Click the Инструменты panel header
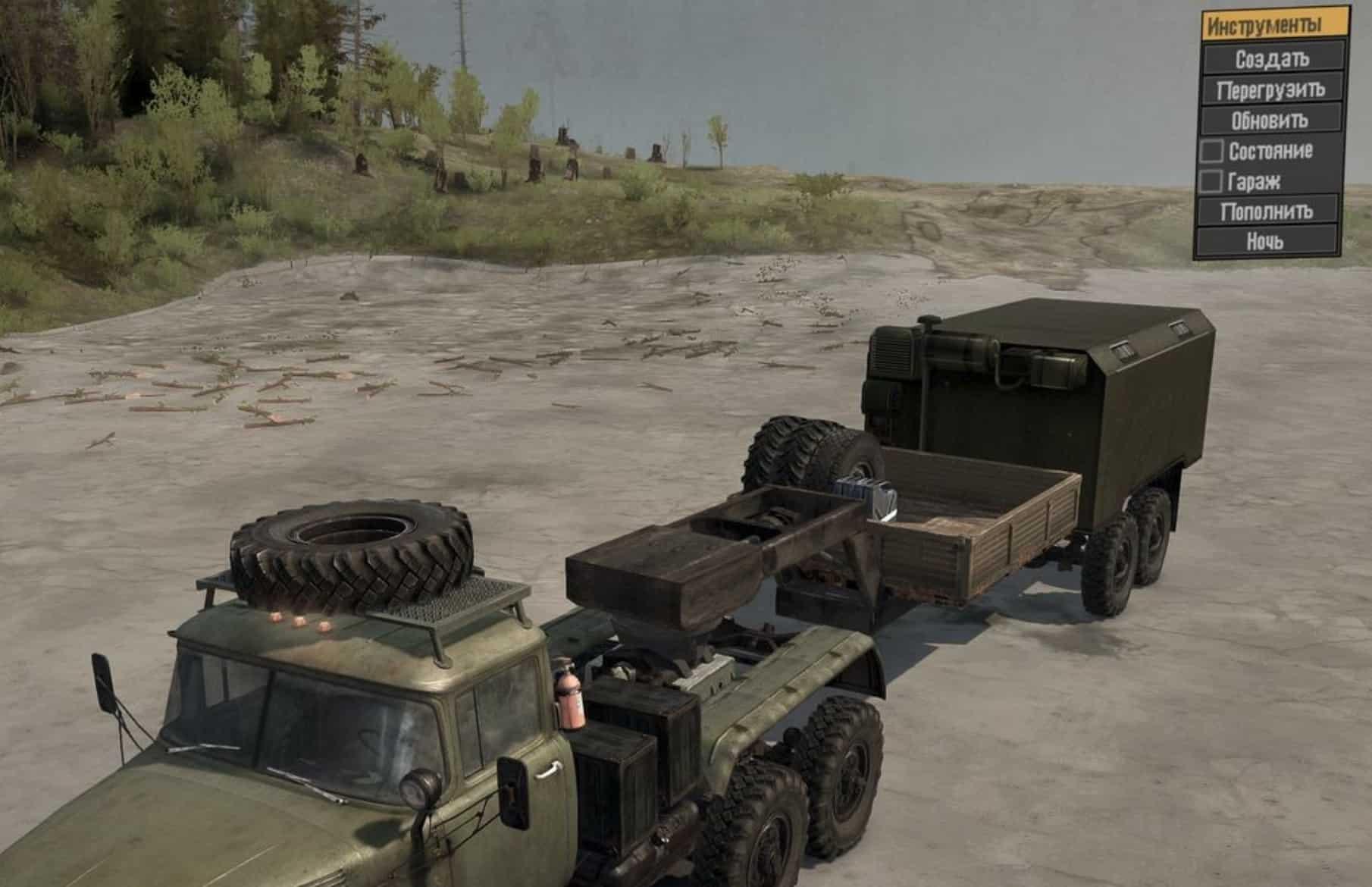Image resolution: width=1372 pixels, height=887 pixels. point(1275,26)
